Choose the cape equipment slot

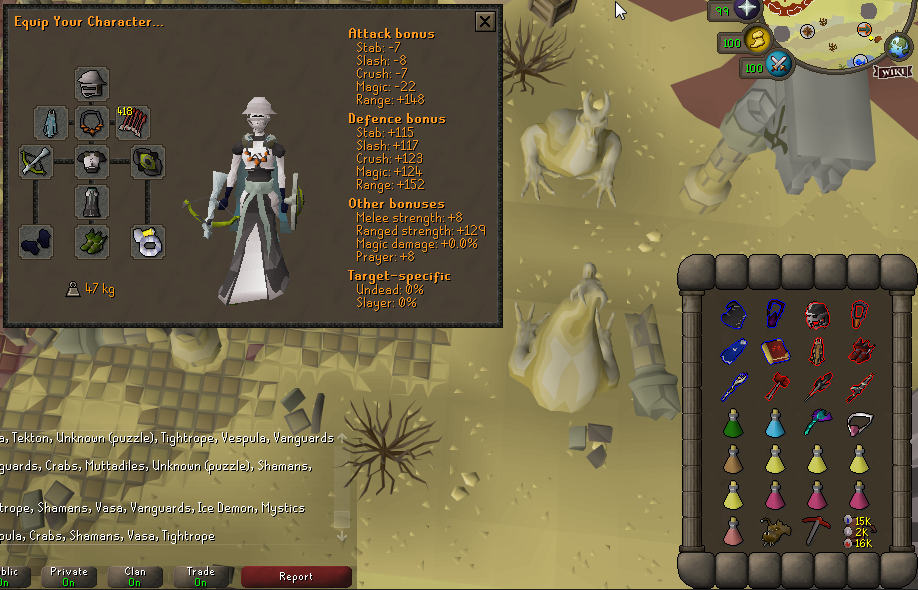(x=51, y=123)
